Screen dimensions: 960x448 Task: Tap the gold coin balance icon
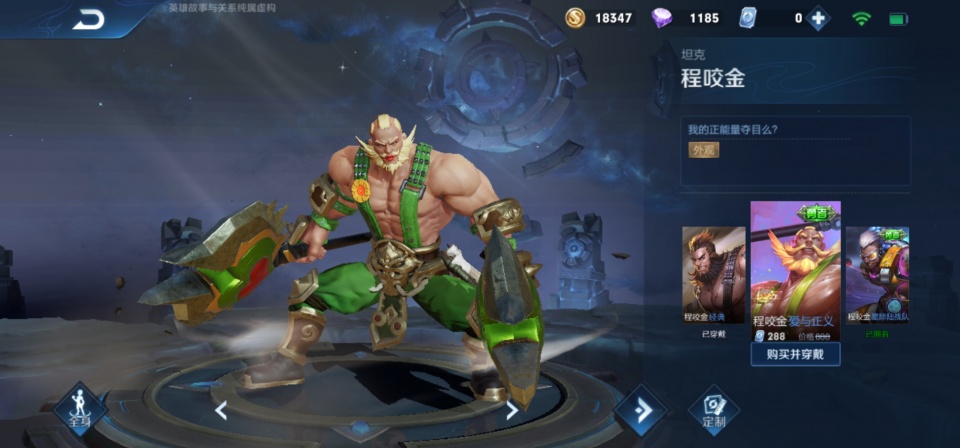[x=574, y=18]
